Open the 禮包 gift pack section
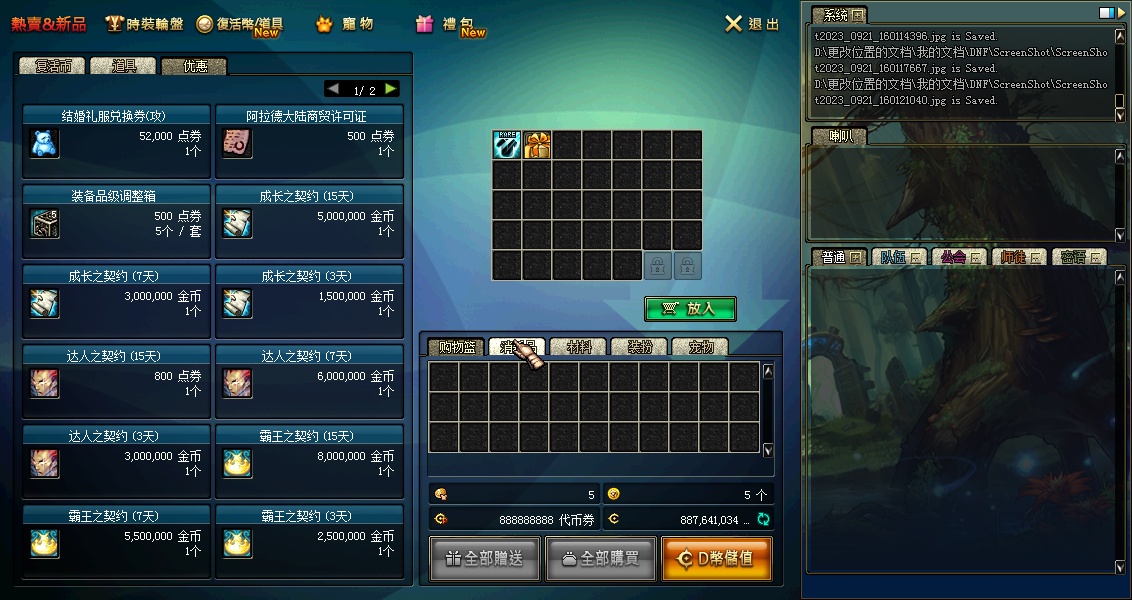 pyautogui.click(x=450, y=24)
